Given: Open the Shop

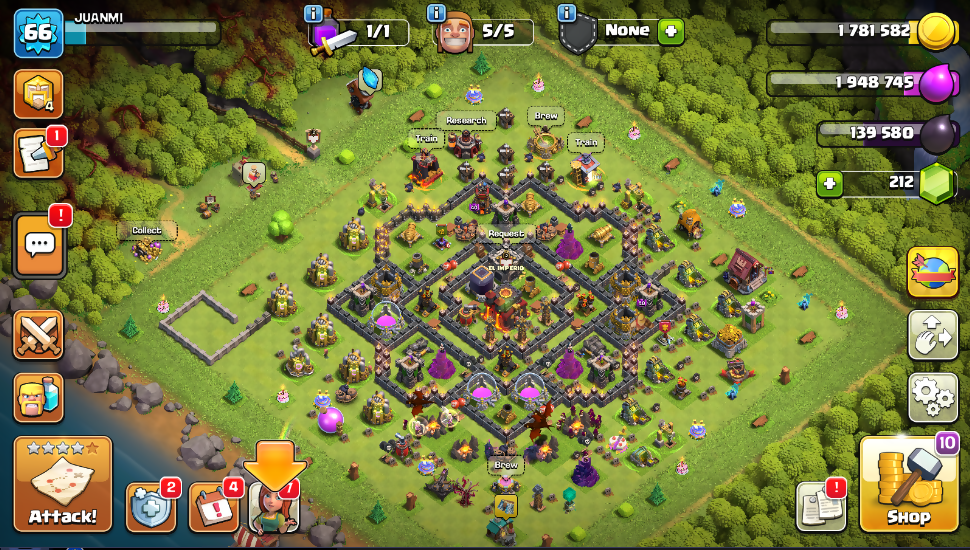Looking at the screenshot, I should [908, 486].
